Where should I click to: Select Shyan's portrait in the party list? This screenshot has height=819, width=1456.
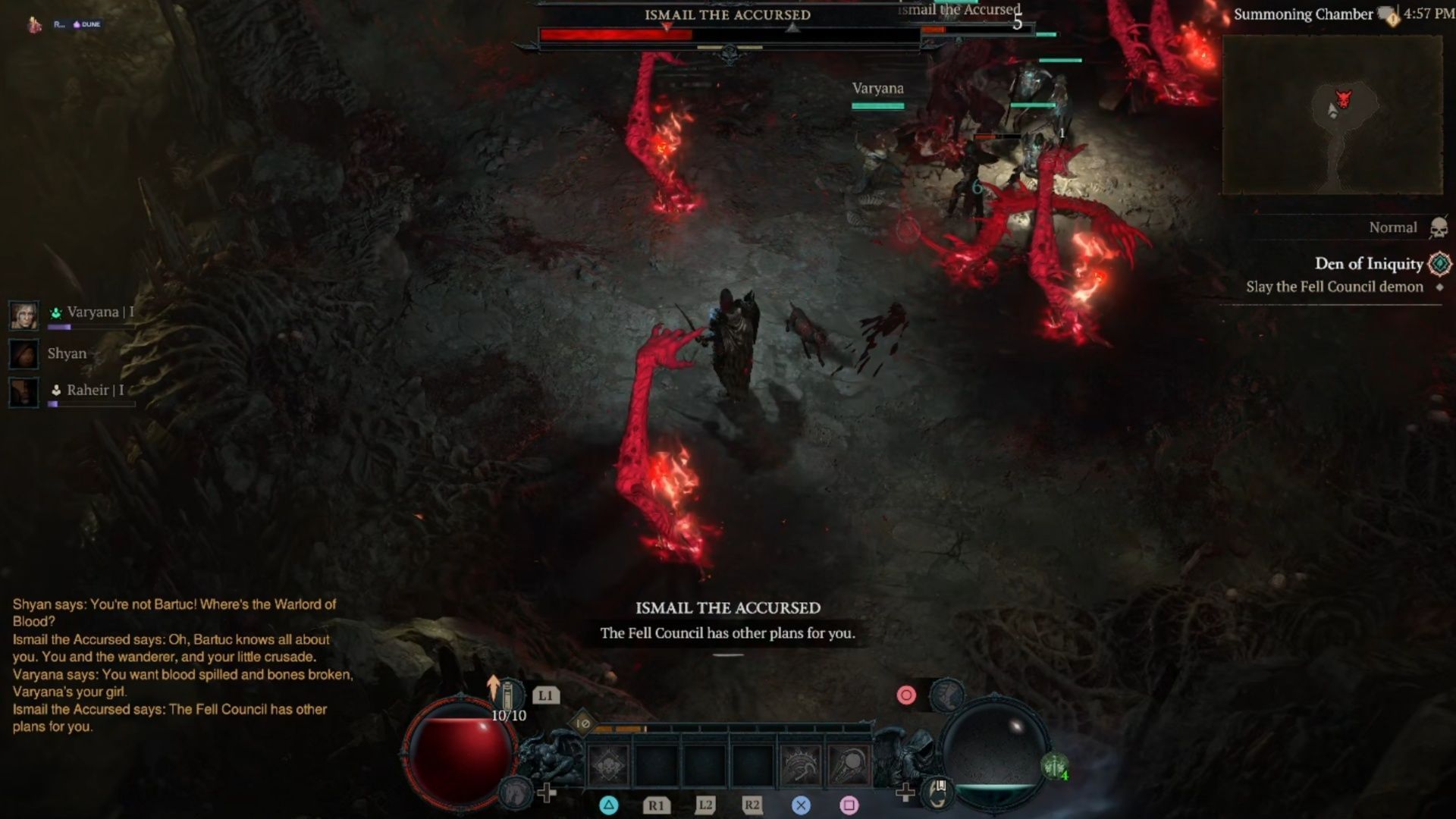pos(24,354)
